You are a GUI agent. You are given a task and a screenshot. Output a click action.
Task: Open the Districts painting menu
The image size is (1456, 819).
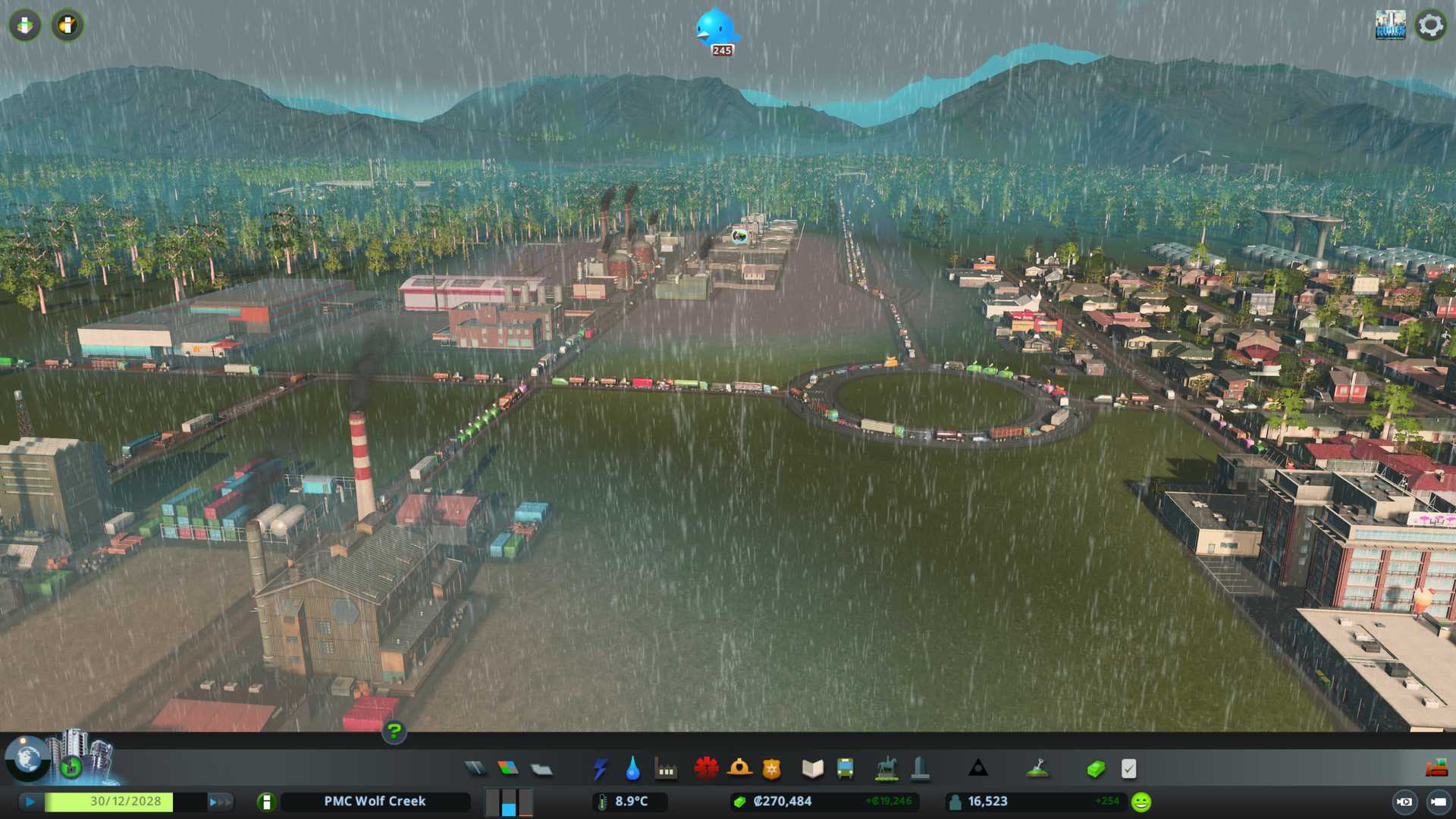541,770
